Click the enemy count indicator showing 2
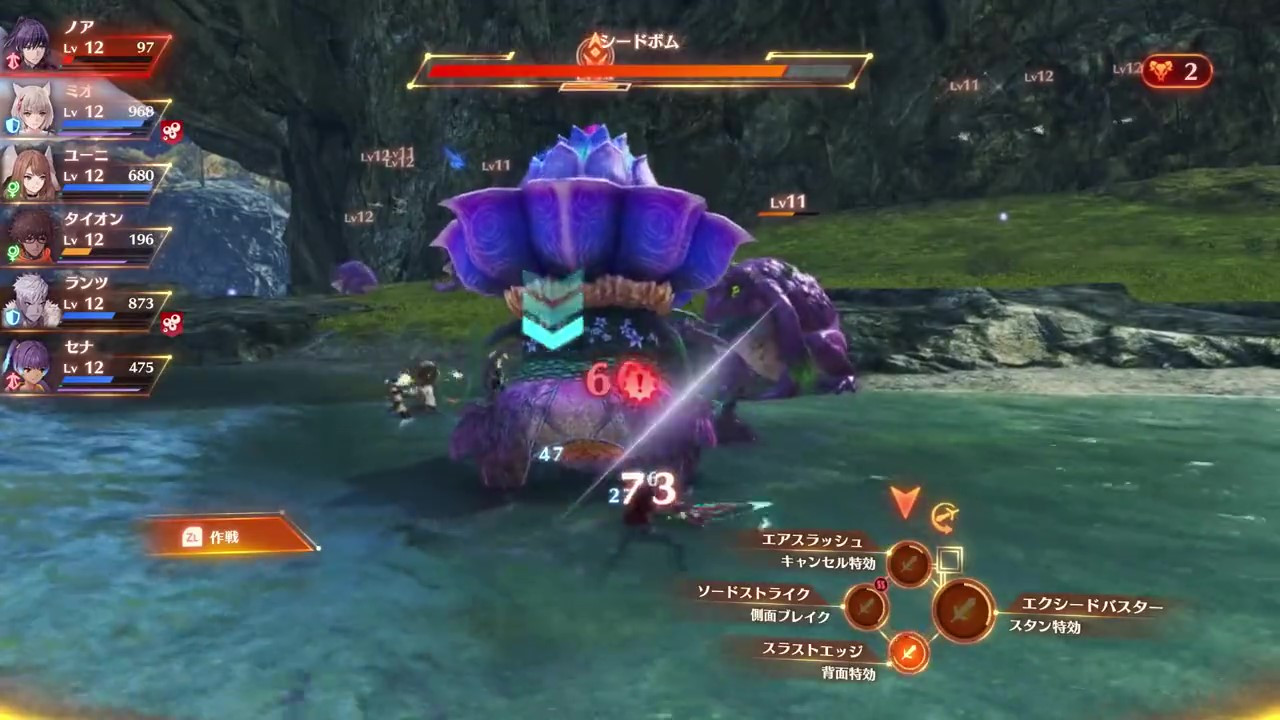Image resolution: width=1280 pixels, height=720 pixels. [1176, 71]
